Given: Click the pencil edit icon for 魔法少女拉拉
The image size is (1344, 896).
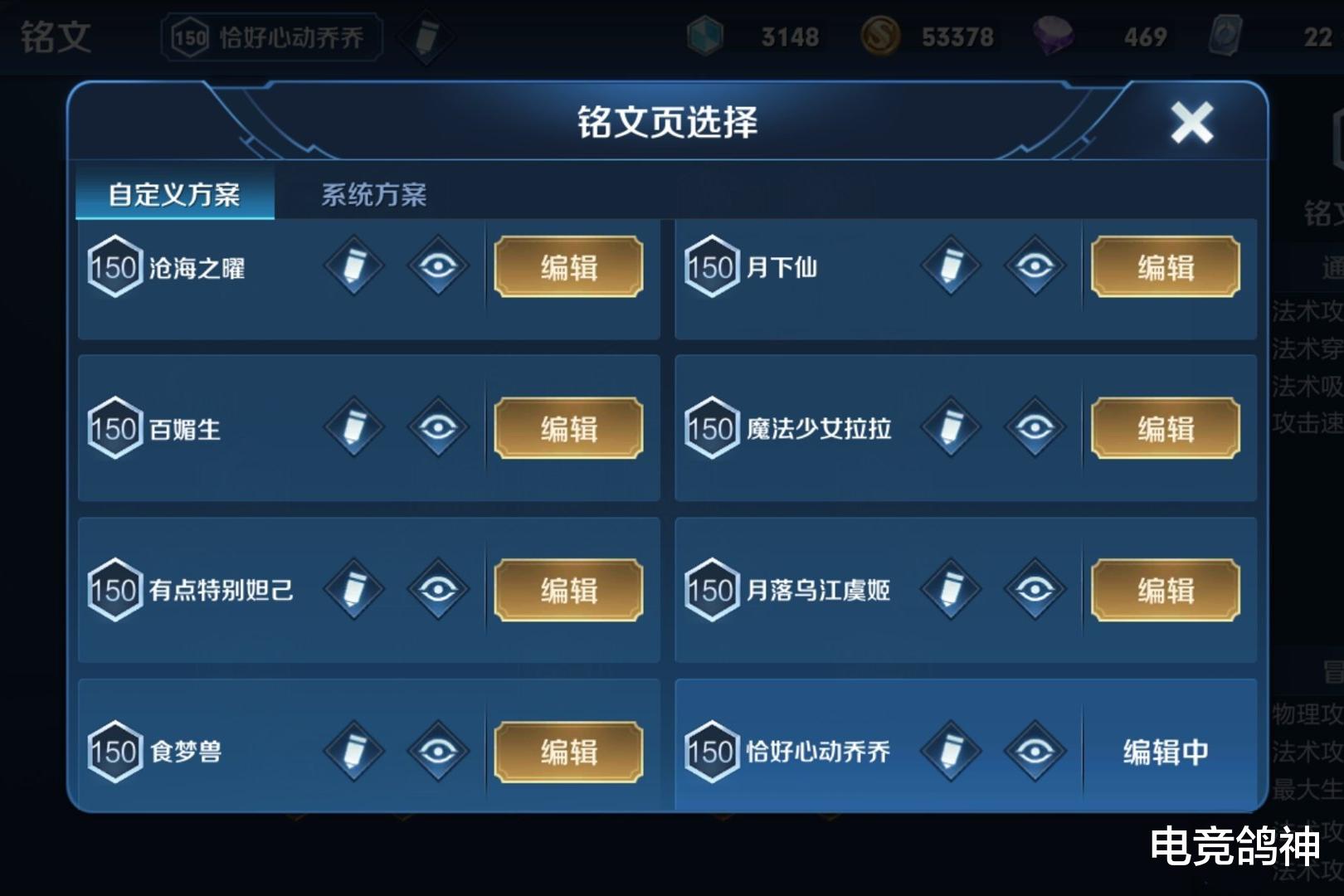Looking at the screenshot, I should [x=951, y=429].
